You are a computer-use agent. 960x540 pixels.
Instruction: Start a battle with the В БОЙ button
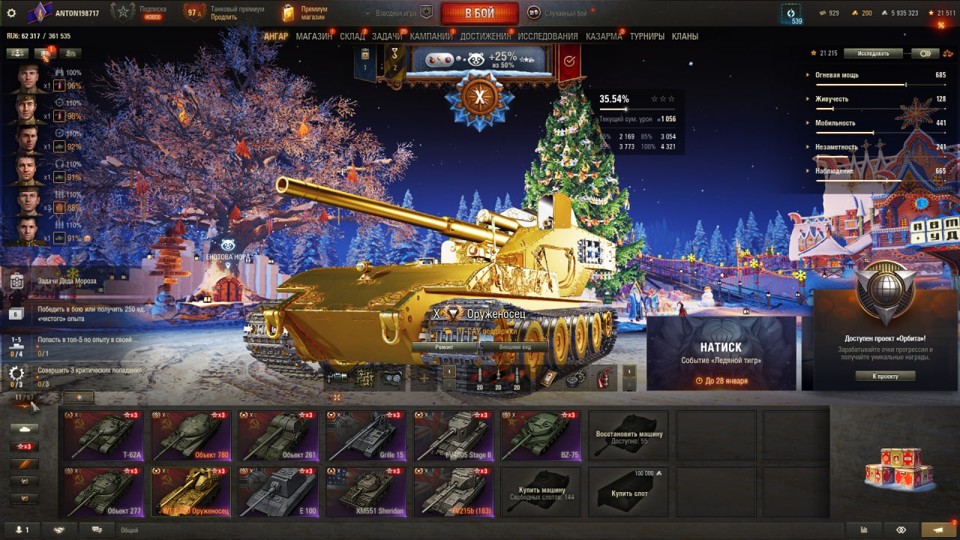[479, 13]
